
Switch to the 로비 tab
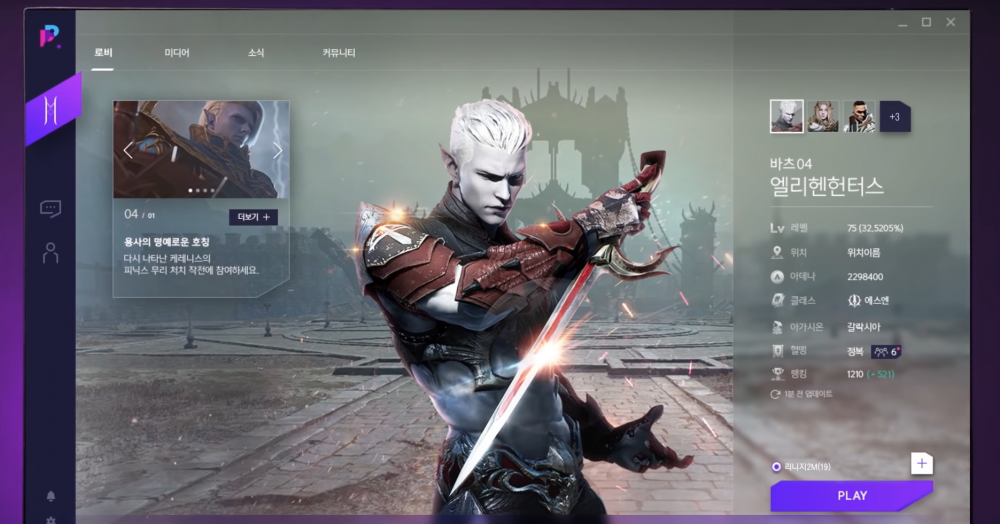103,53
